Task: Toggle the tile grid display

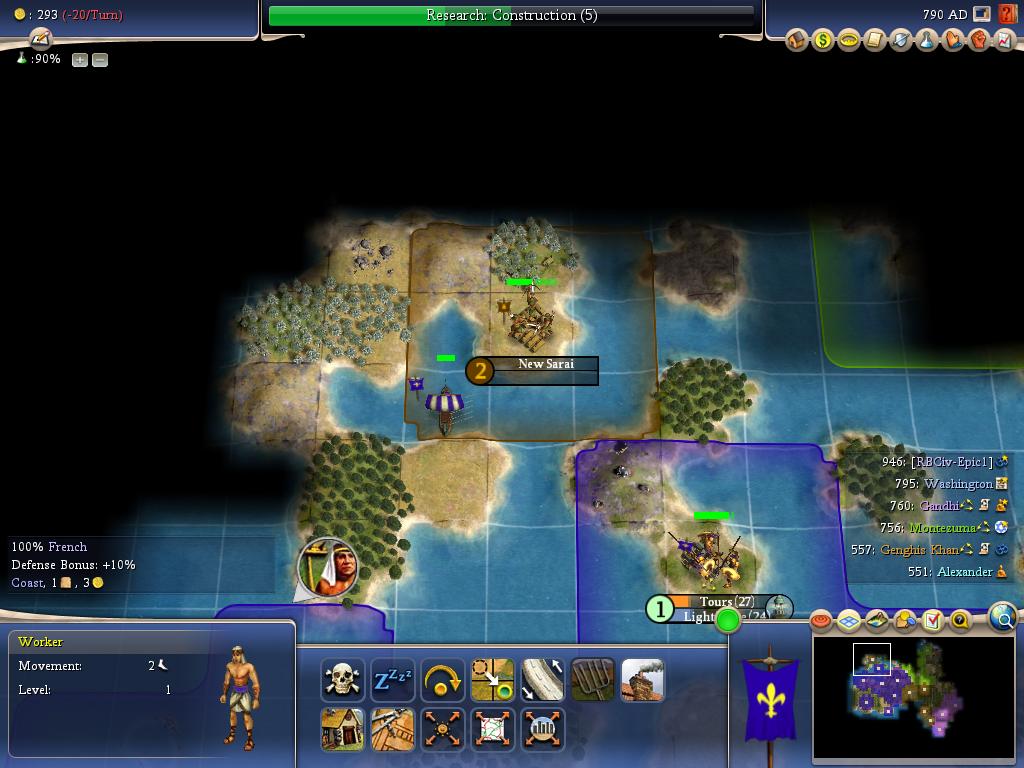Action: [849, 621]
